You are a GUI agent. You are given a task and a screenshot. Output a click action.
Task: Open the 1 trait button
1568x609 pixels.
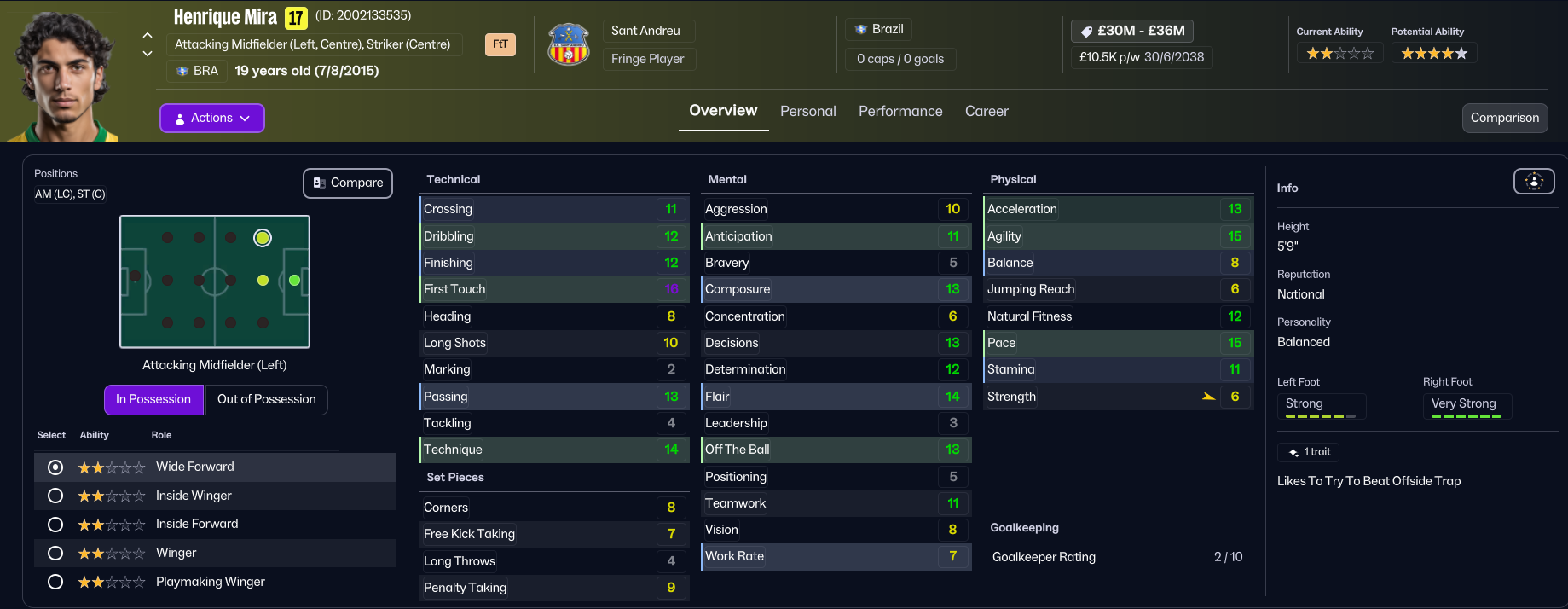click(x=1309, y=452)
